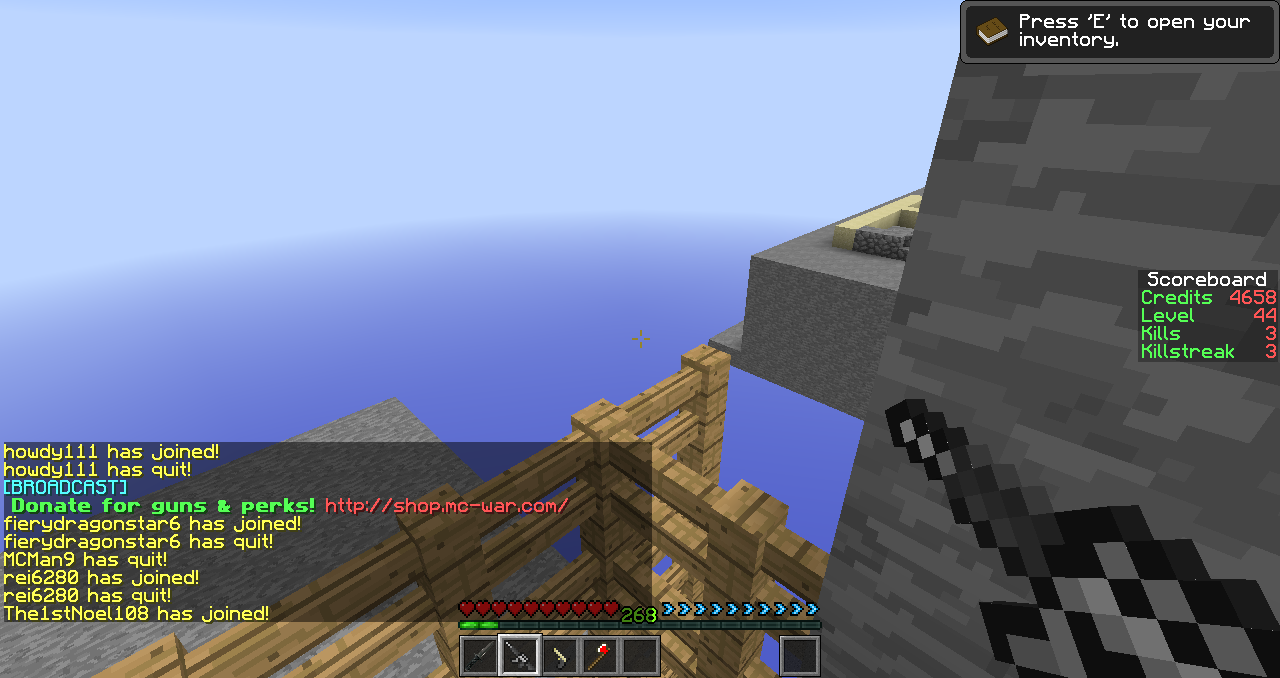Select the knife hotbar slot
1280x678 pixels.
coord(479,656)
